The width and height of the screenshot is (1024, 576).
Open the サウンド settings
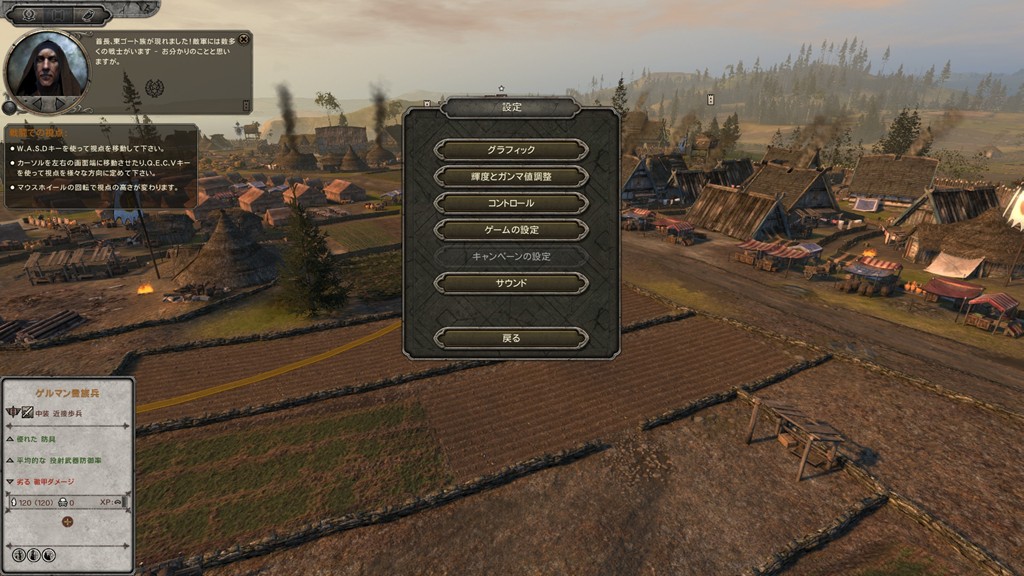pos(511,284)
